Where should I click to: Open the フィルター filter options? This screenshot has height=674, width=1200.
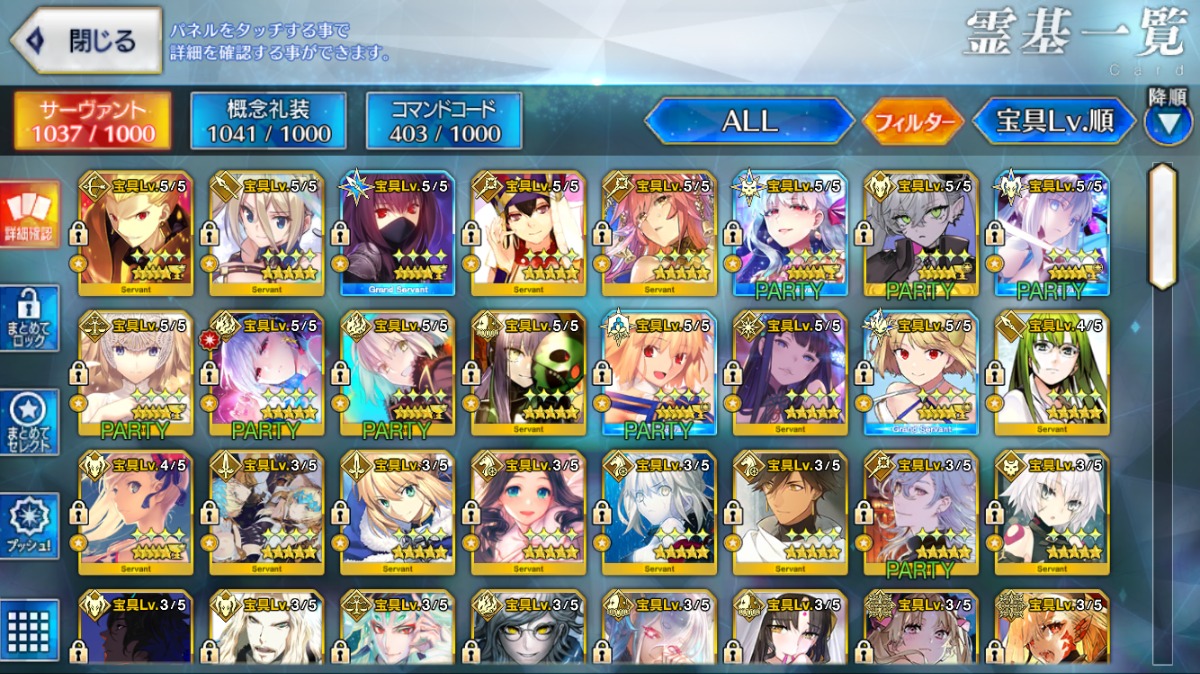tap(912, 123)
